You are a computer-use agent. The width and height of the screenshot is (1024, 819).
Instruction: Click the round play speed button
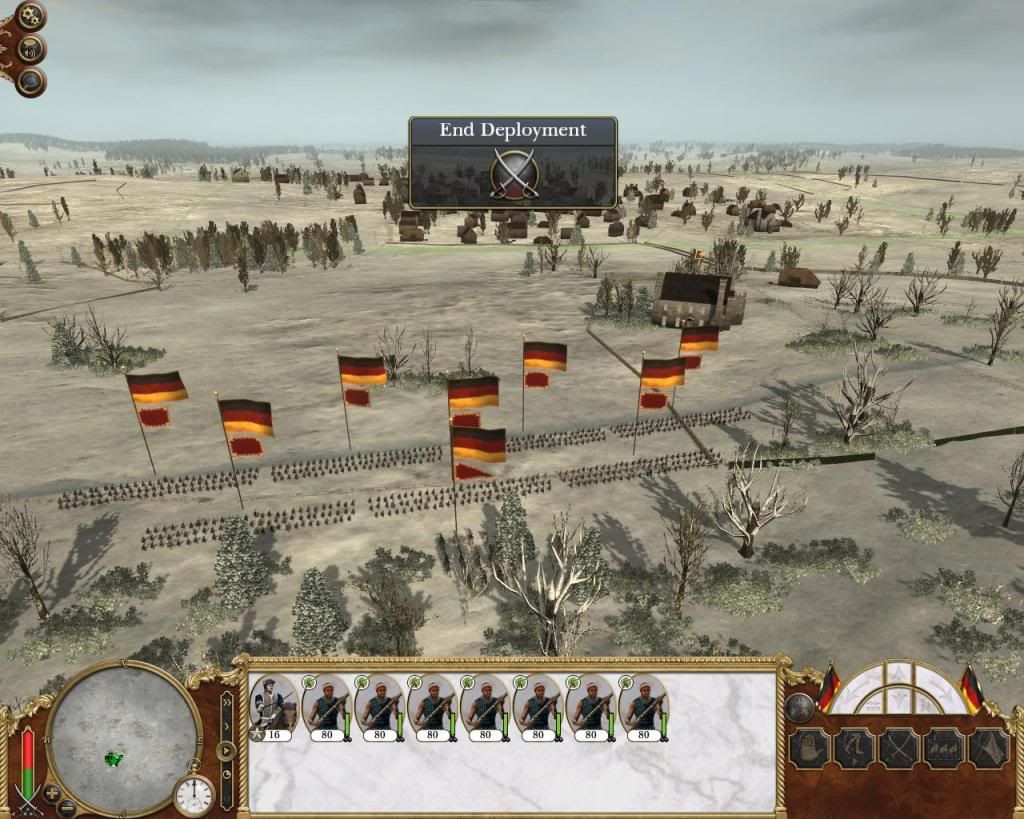[x=226, y=750]
